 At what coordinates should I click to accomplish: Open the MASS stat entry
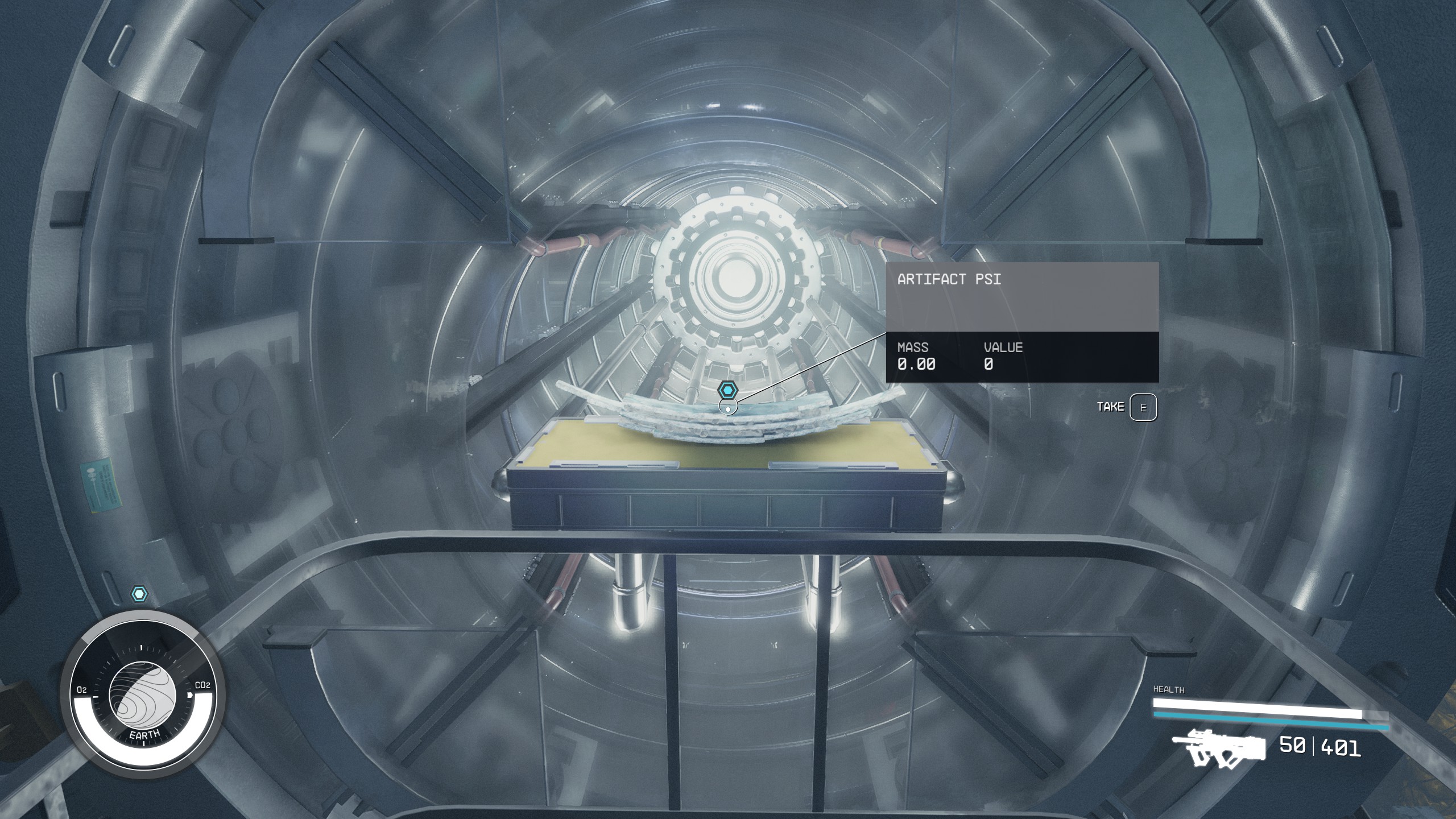916,355
